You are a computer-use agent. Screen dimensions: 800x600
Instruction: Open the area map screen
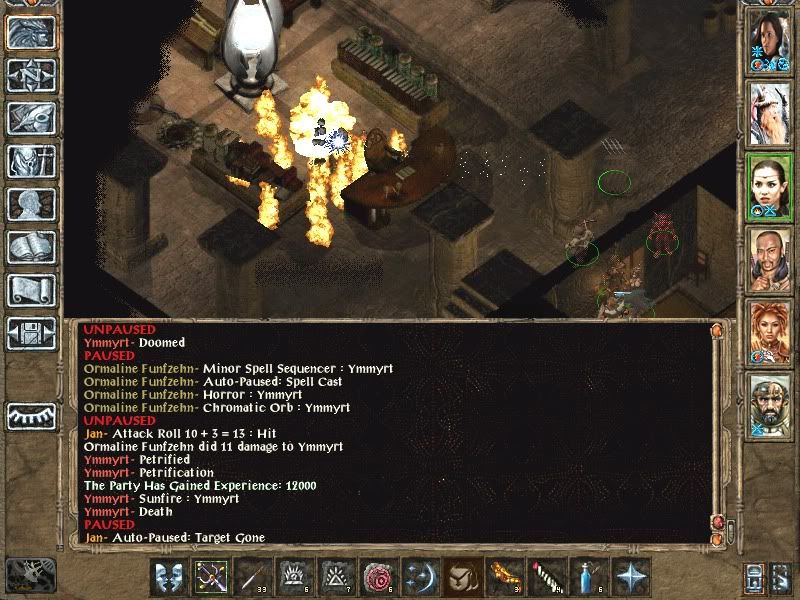coord(31,77)
